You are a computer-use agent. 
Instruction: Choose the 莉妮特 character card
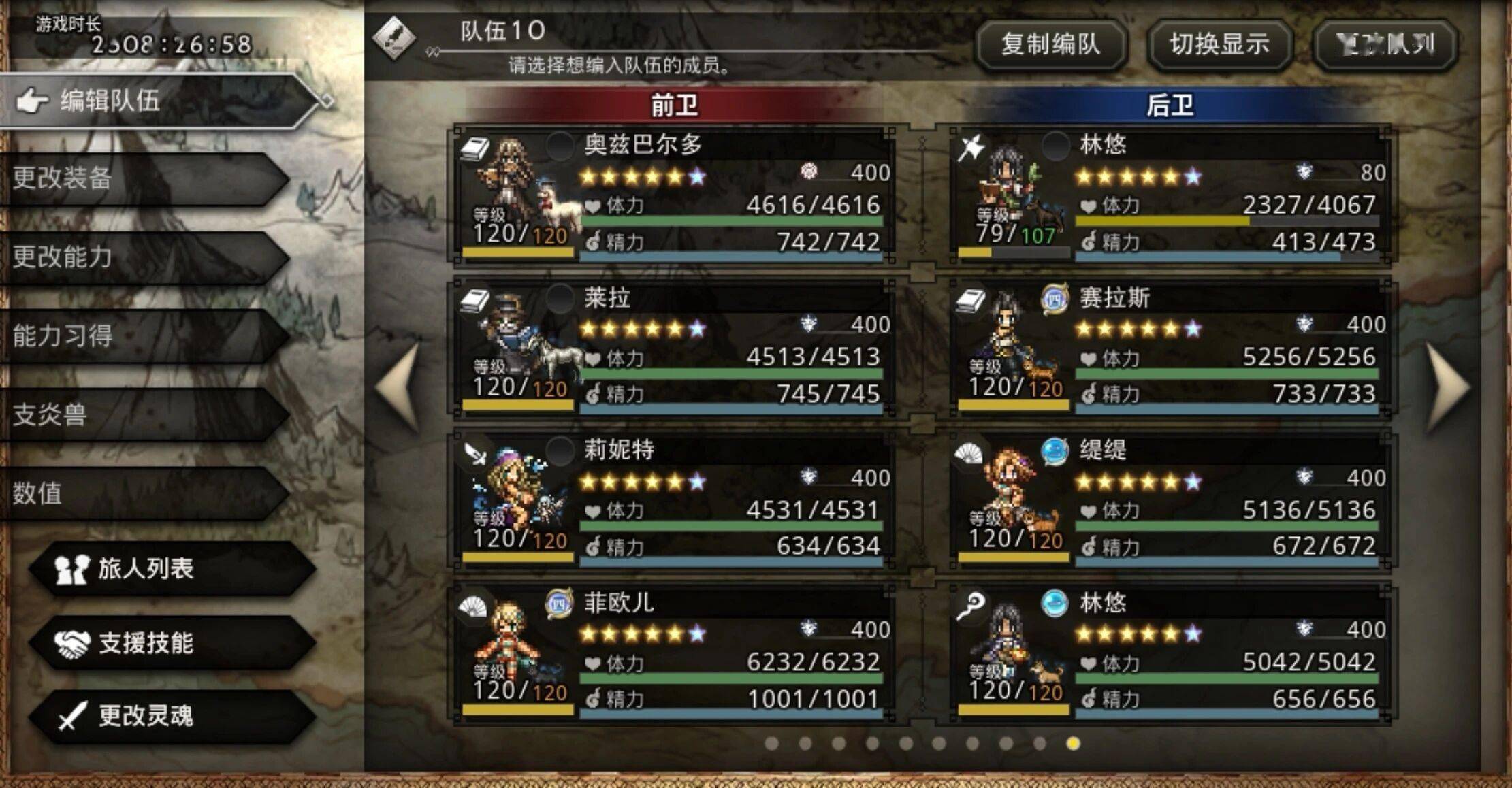[673, 500]
